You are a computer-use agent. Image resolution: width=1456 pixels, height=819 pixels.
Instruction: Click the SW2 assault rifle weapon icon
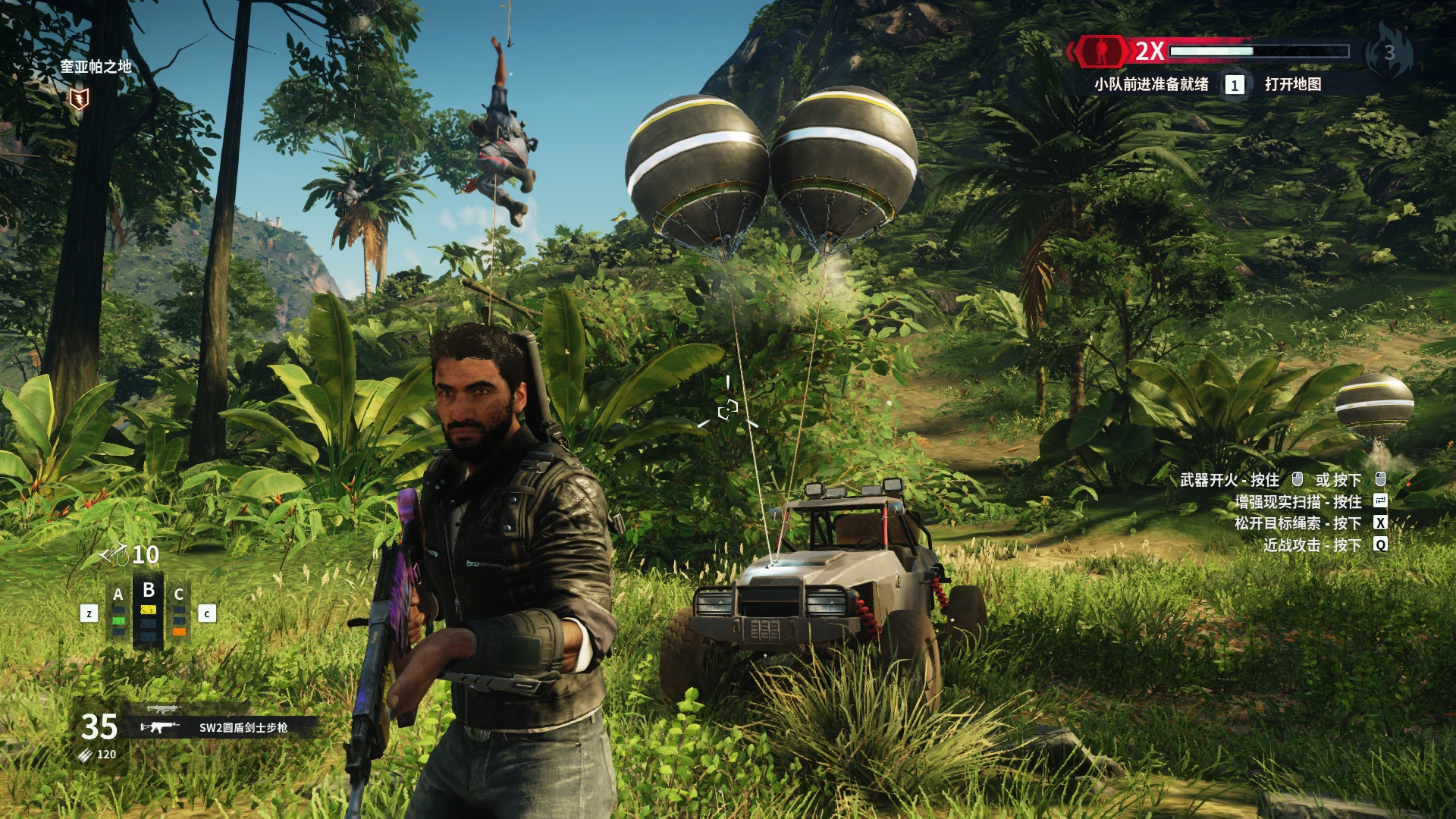[160, 727]
